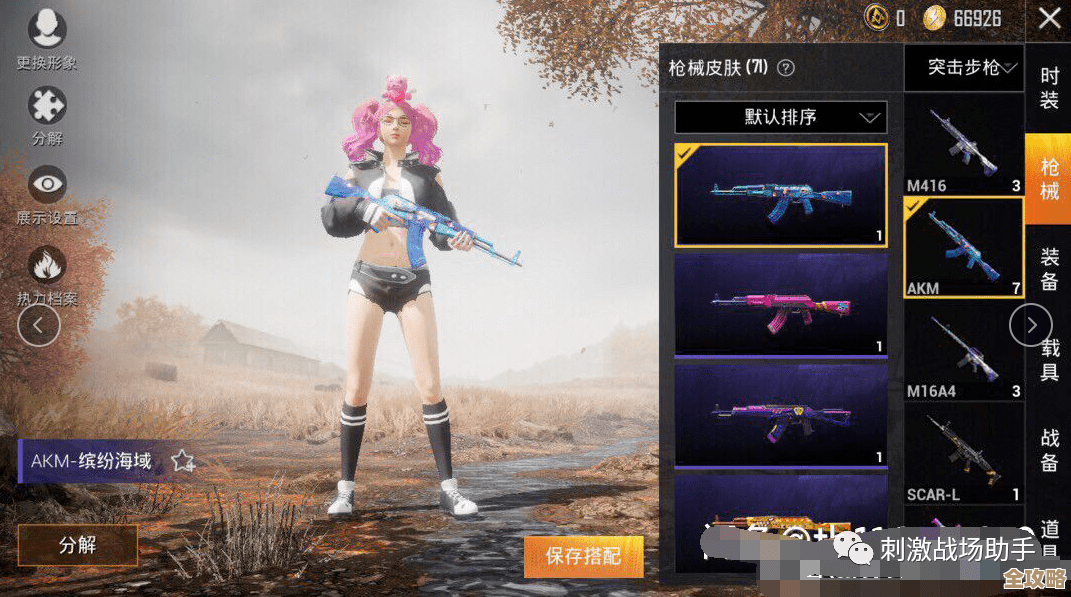Choose the pink AKM skin
This screenshot has width=1071, height=597.
(x=781, y=304)
